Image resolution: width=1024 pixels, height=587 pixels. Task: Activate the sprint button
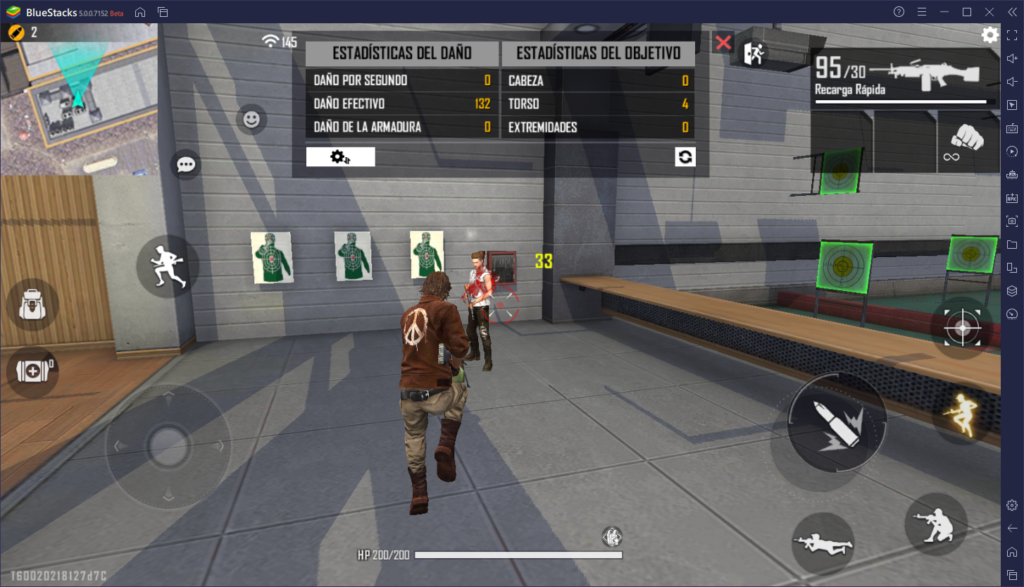point(167,265)
